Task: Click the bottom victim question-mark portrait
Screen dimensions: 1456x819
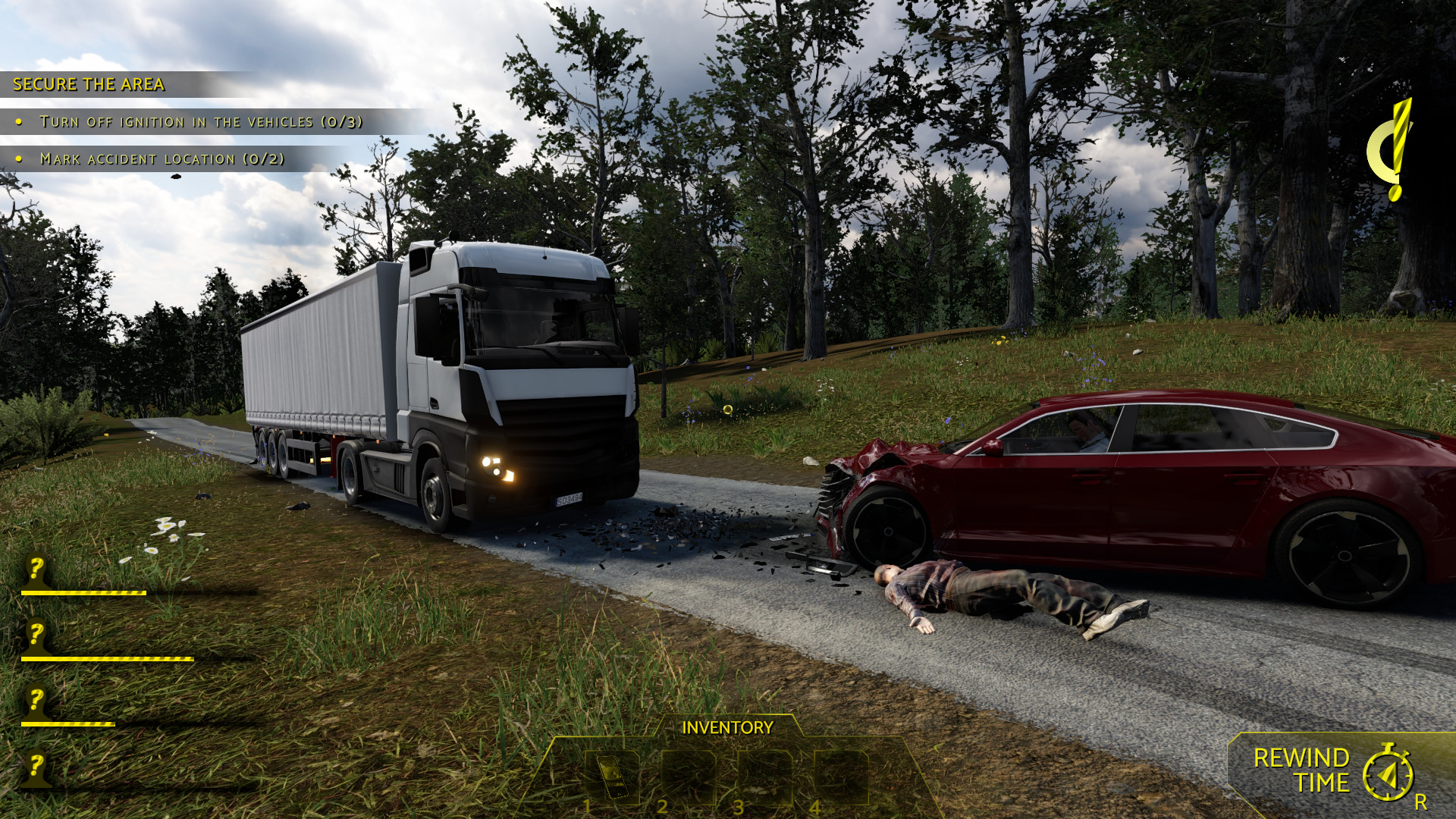Action: coord(35,769)
